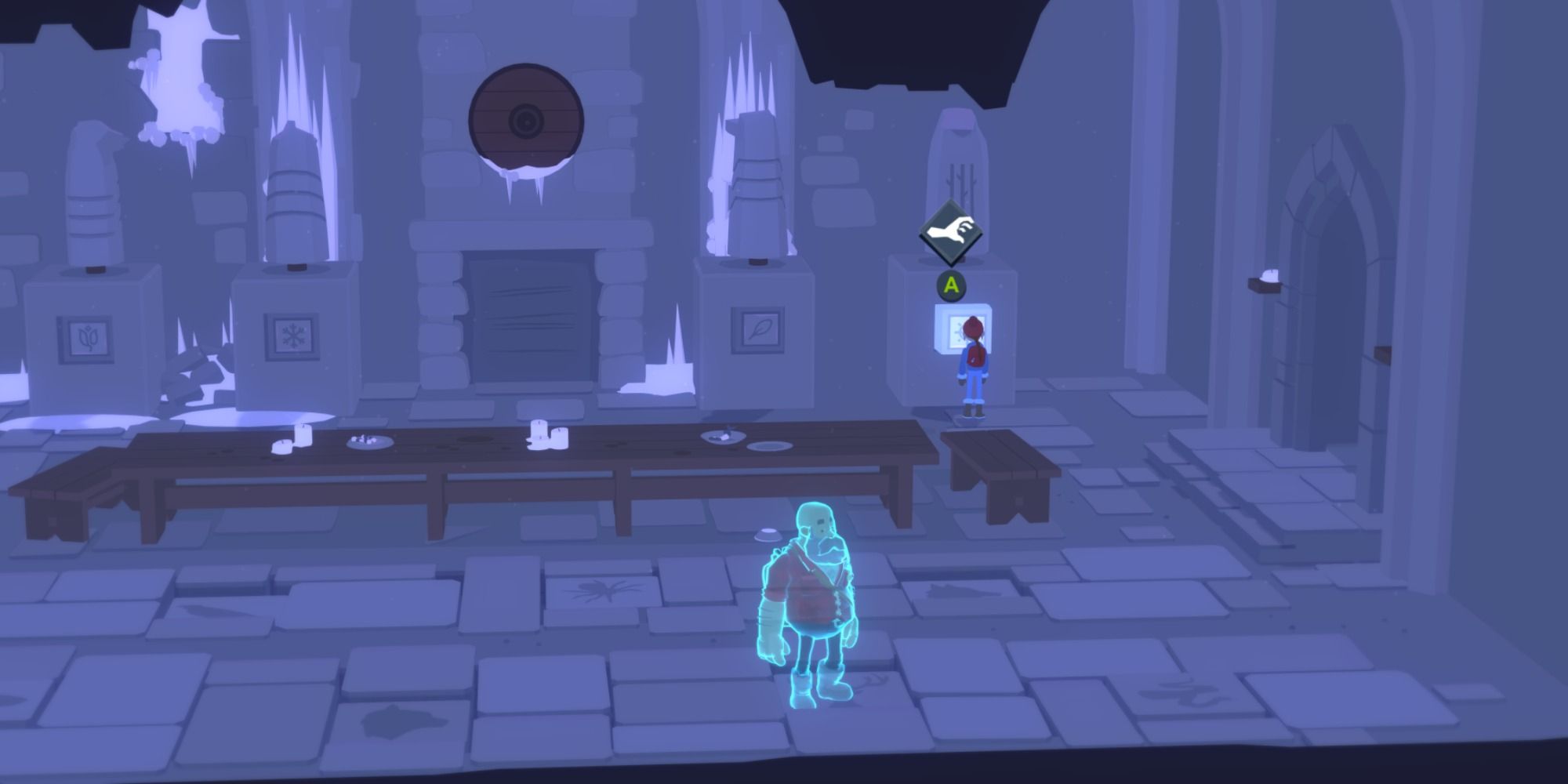Click the round wooden shield above the fireplace
1568x784 pixels.
tap(525, 118)
